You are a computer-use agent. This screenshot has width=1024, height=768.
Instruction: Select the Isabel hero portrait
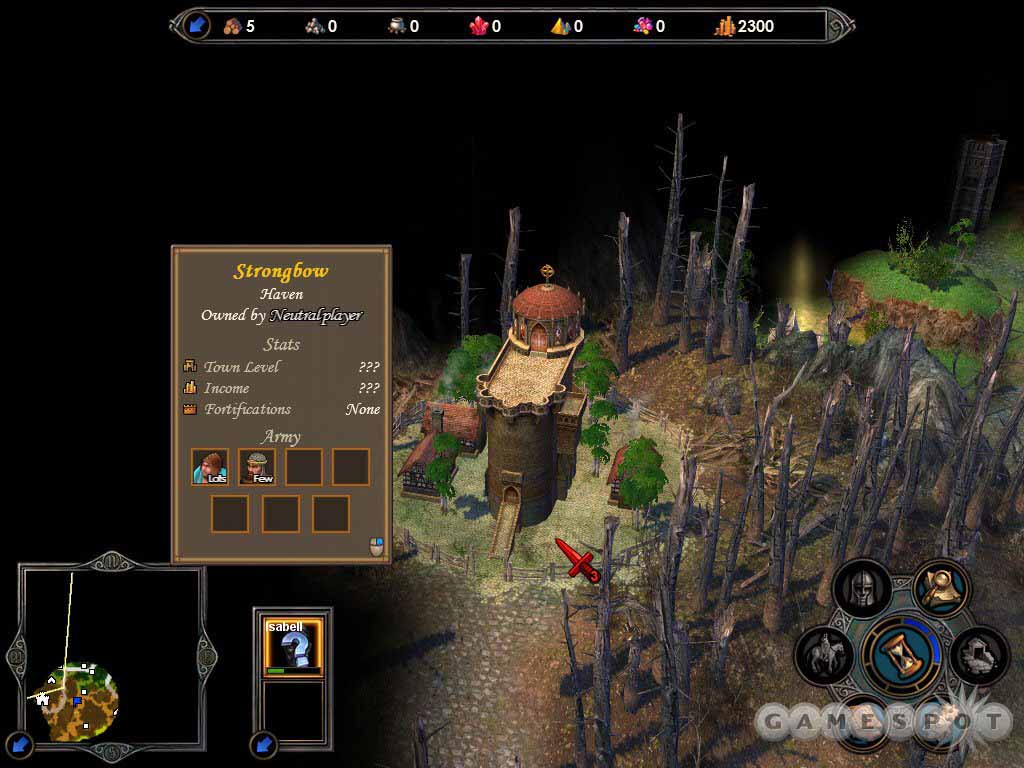click(293, 645)
